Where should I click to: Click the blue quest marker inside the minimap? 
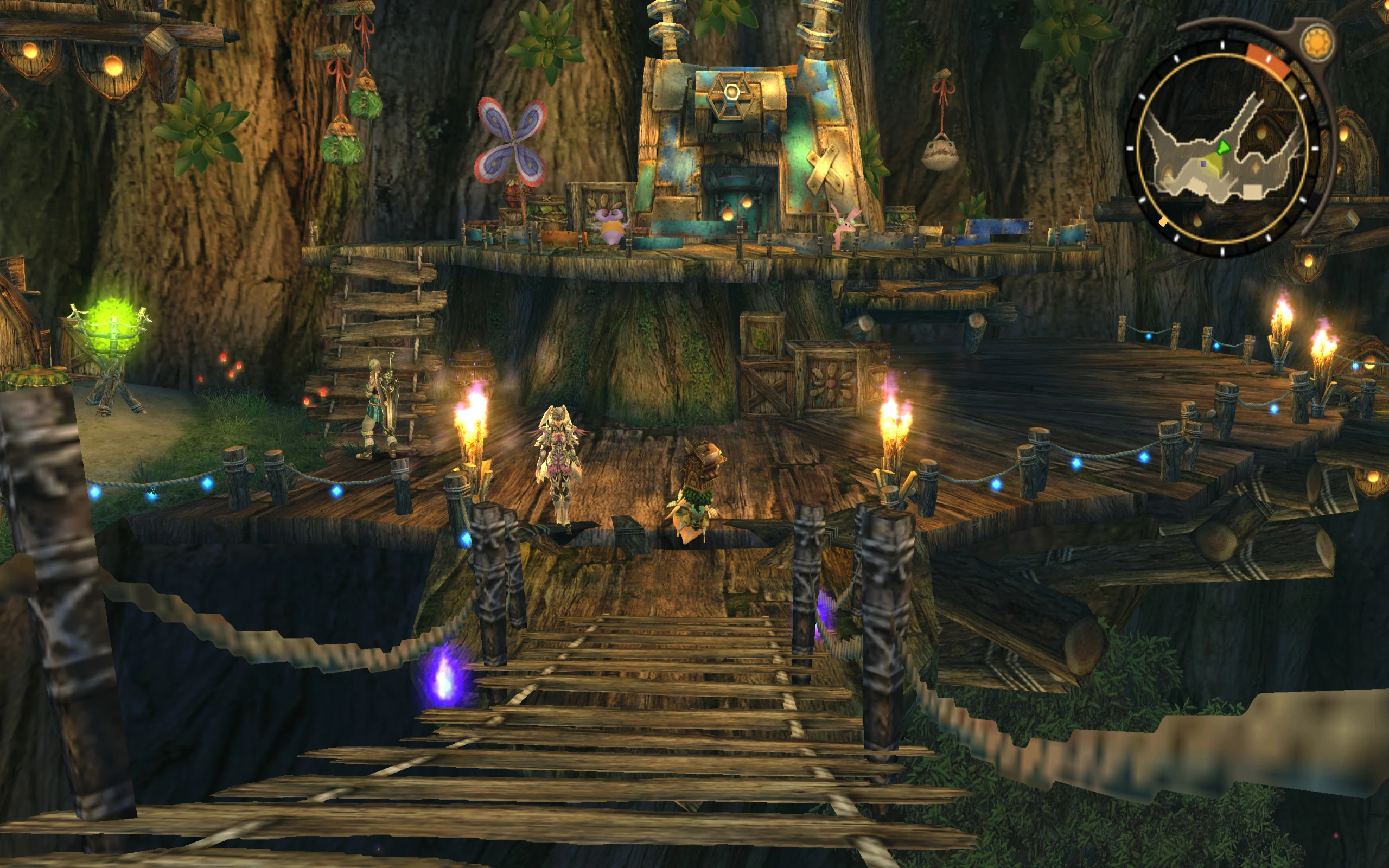click(x=1203, y=165)
